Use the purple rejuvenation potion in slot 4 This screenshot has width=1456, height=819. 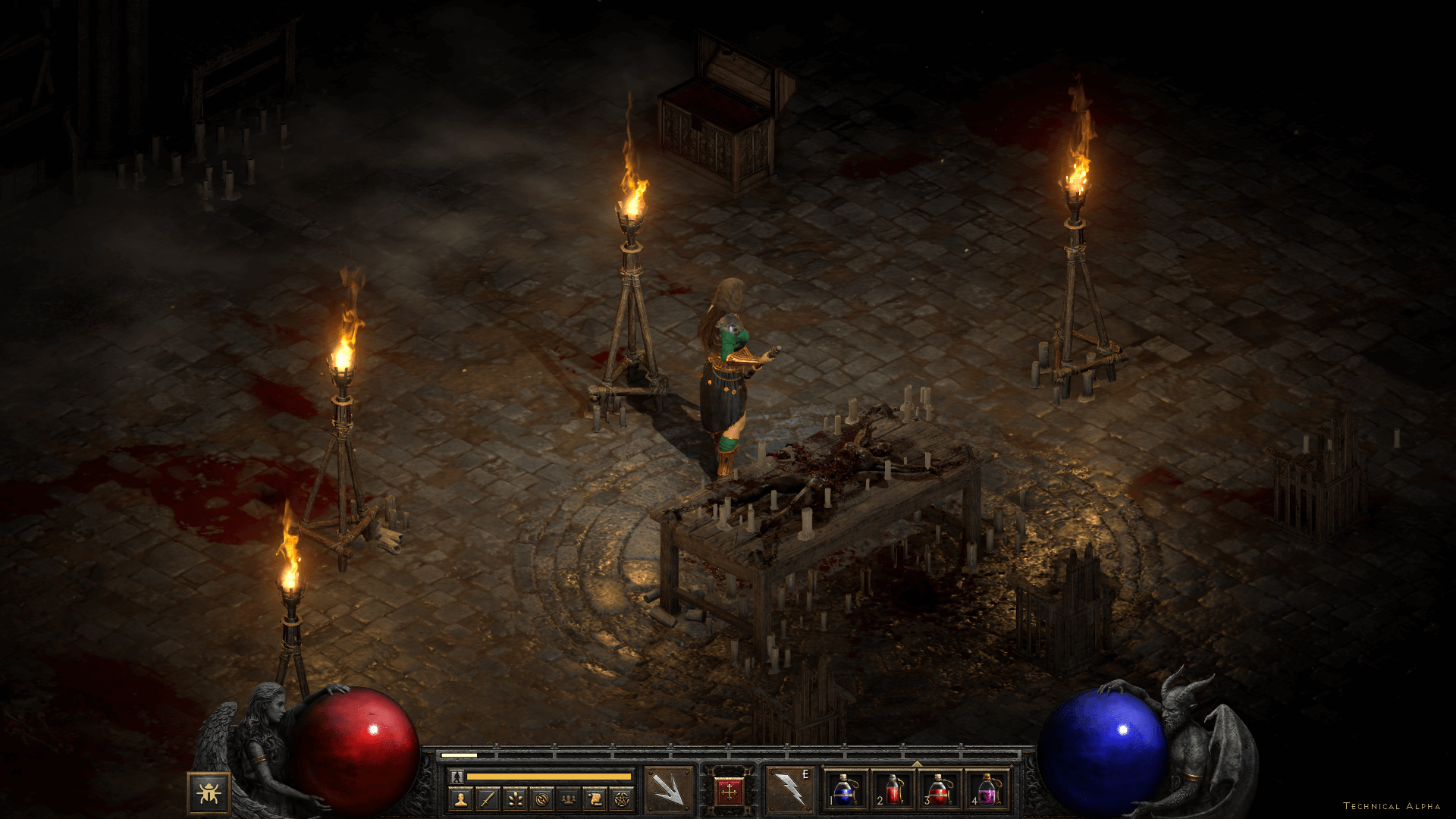click(x=987, y=791)
